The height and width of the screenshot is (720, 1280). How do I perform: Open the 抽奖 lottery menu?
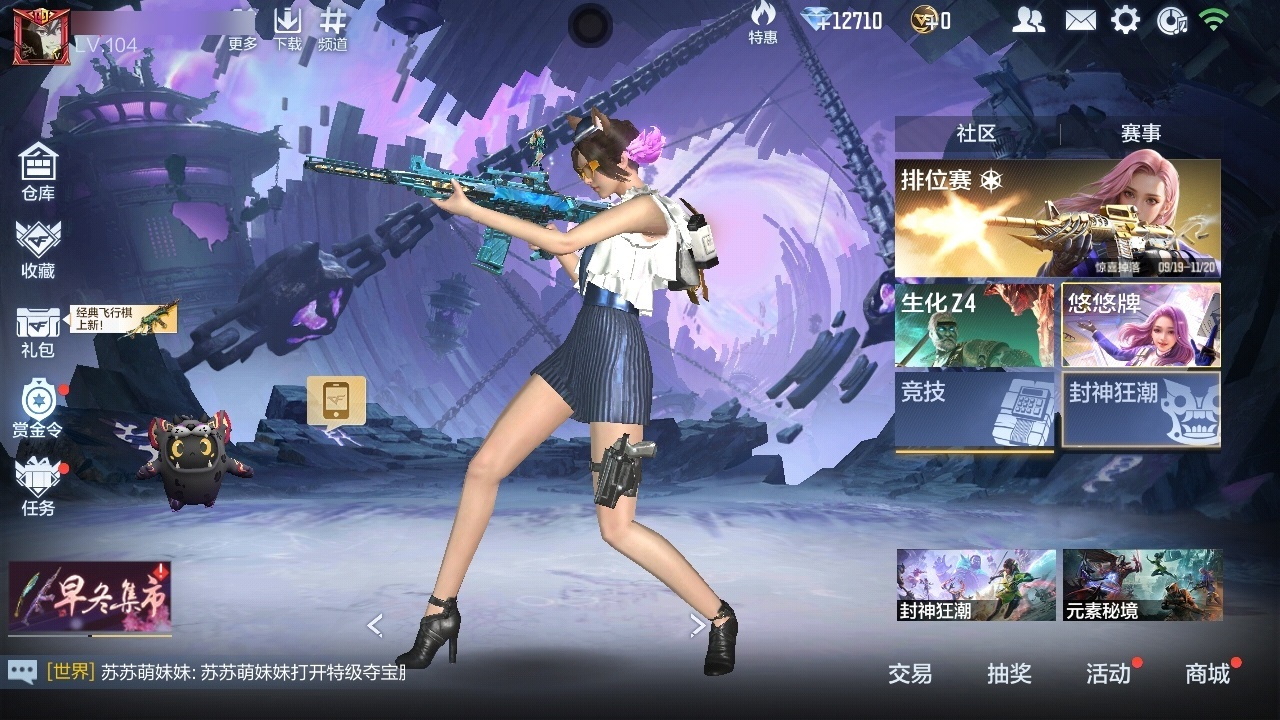point(1009,674)
